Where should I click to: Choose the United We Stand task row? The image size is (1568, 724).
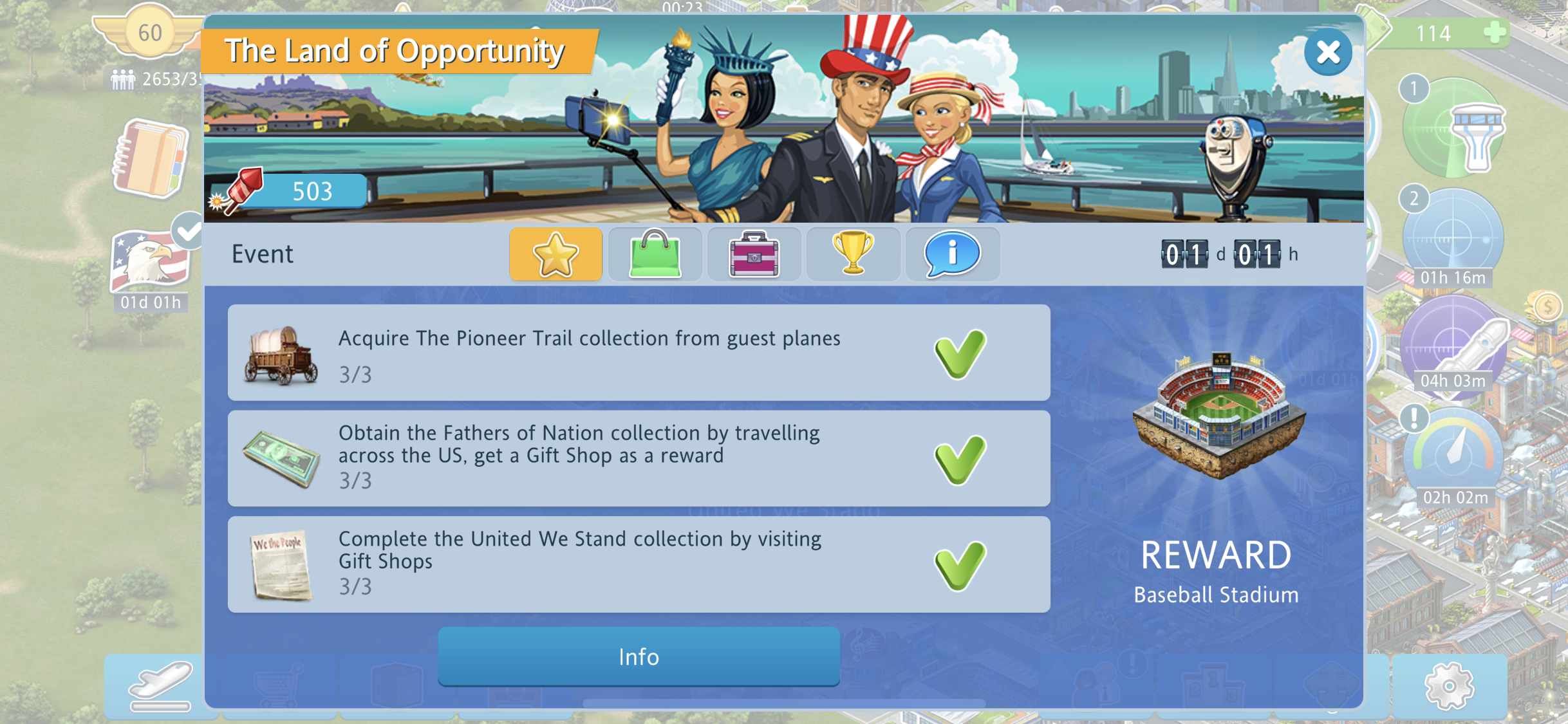point(639,564)
